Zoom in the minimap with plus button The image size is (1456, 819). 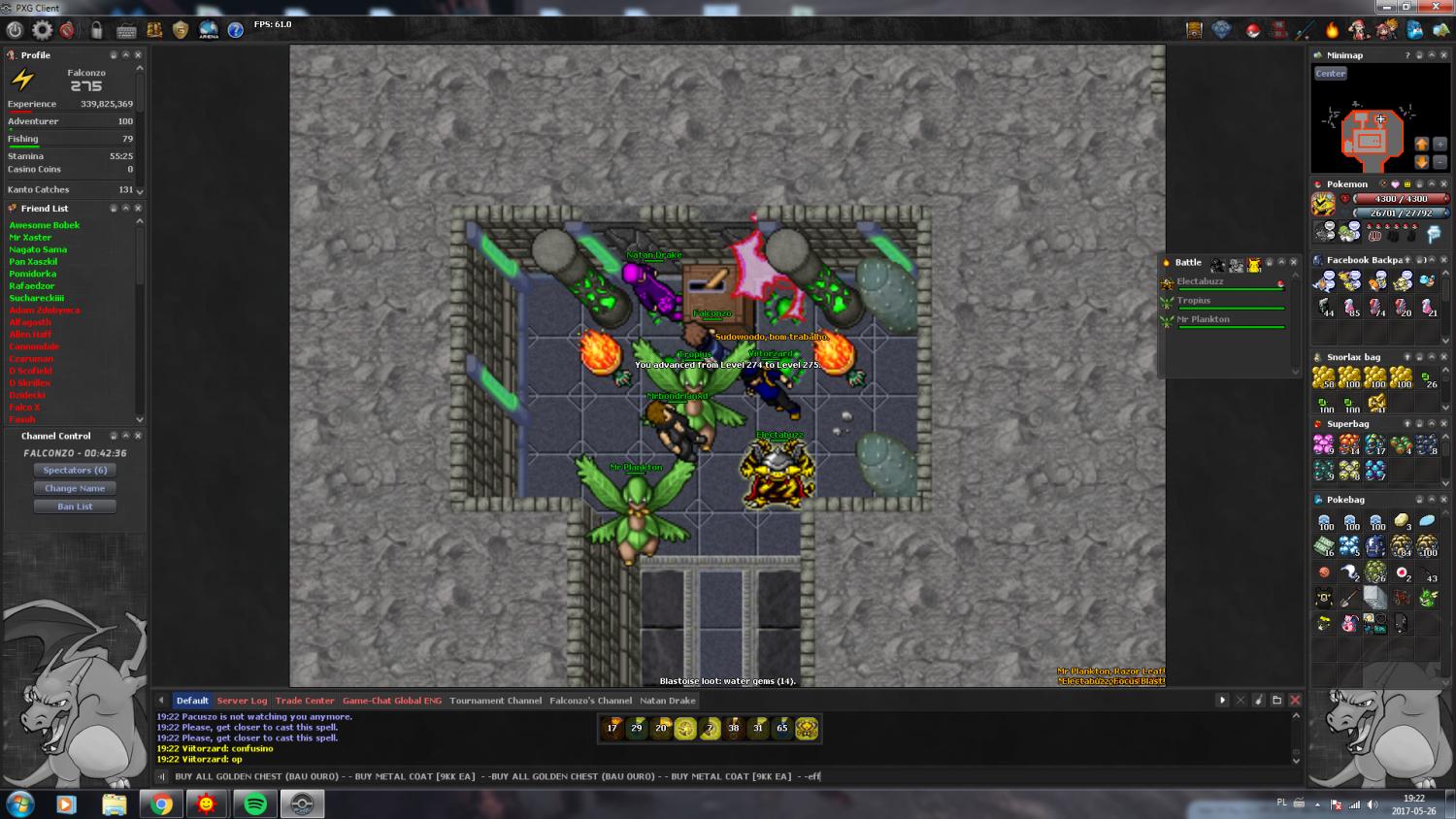[x=1439, y=144]
